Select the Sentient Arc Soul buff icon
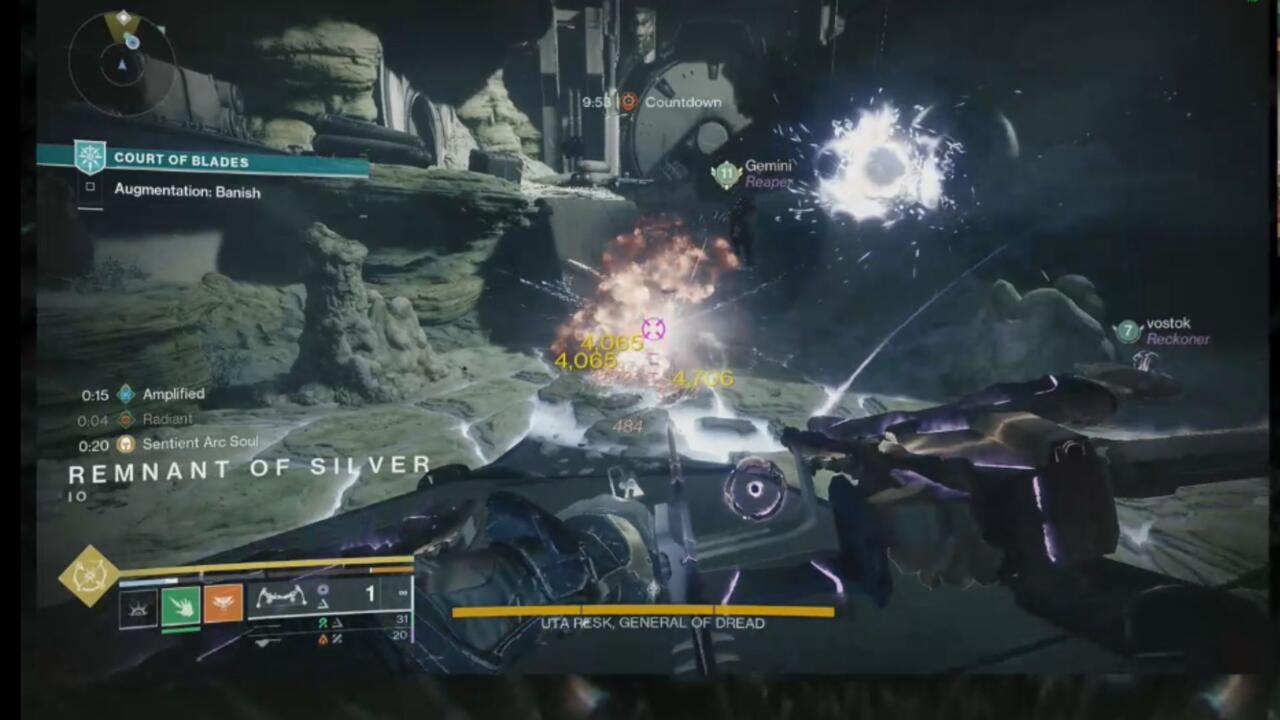The image size is (1280, 720). [x=125, y=443]
